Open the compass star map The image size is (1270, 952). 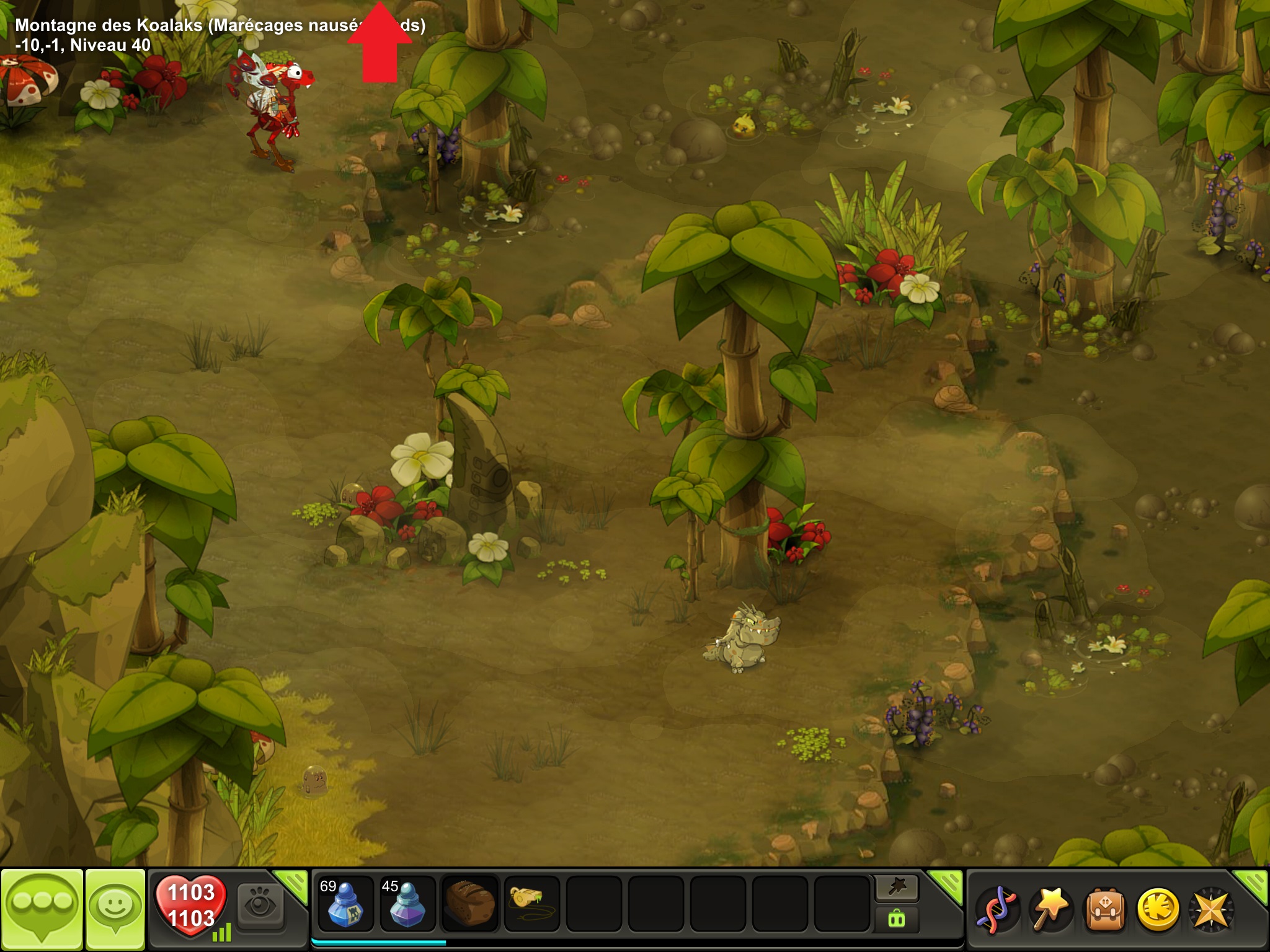click(x=1211, y=910)
